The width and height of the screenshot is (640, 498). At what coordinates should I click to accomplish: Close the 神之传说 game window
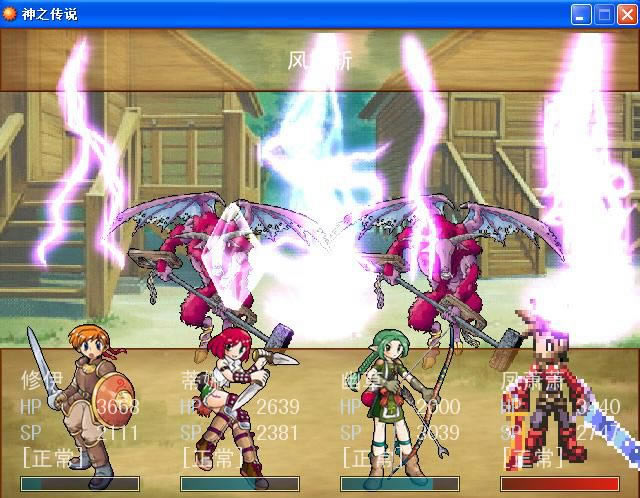pyautogui.click(x=626, y=14)
